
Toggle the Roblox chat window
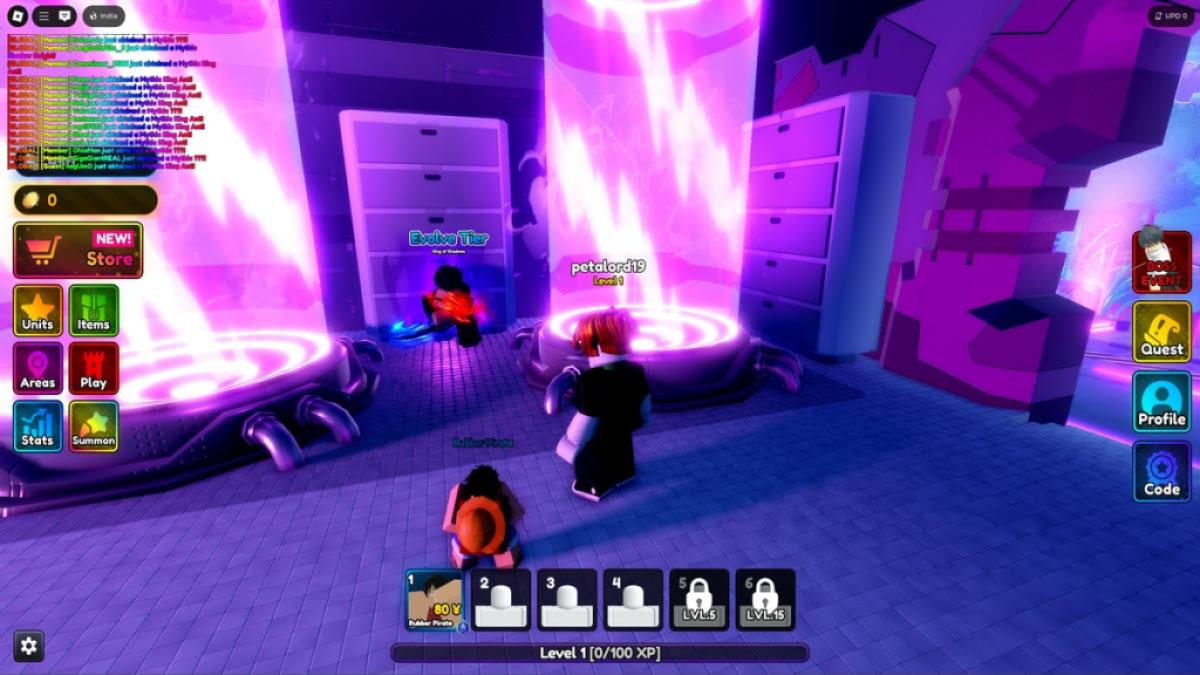click(65, 16)
